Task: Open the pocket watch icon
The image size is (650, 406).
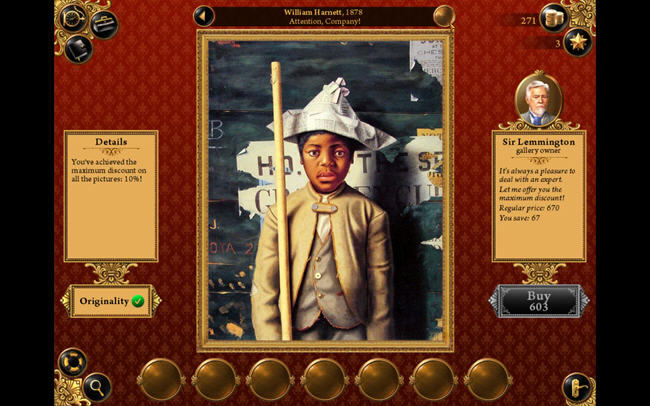Action: tap(73, 17)
